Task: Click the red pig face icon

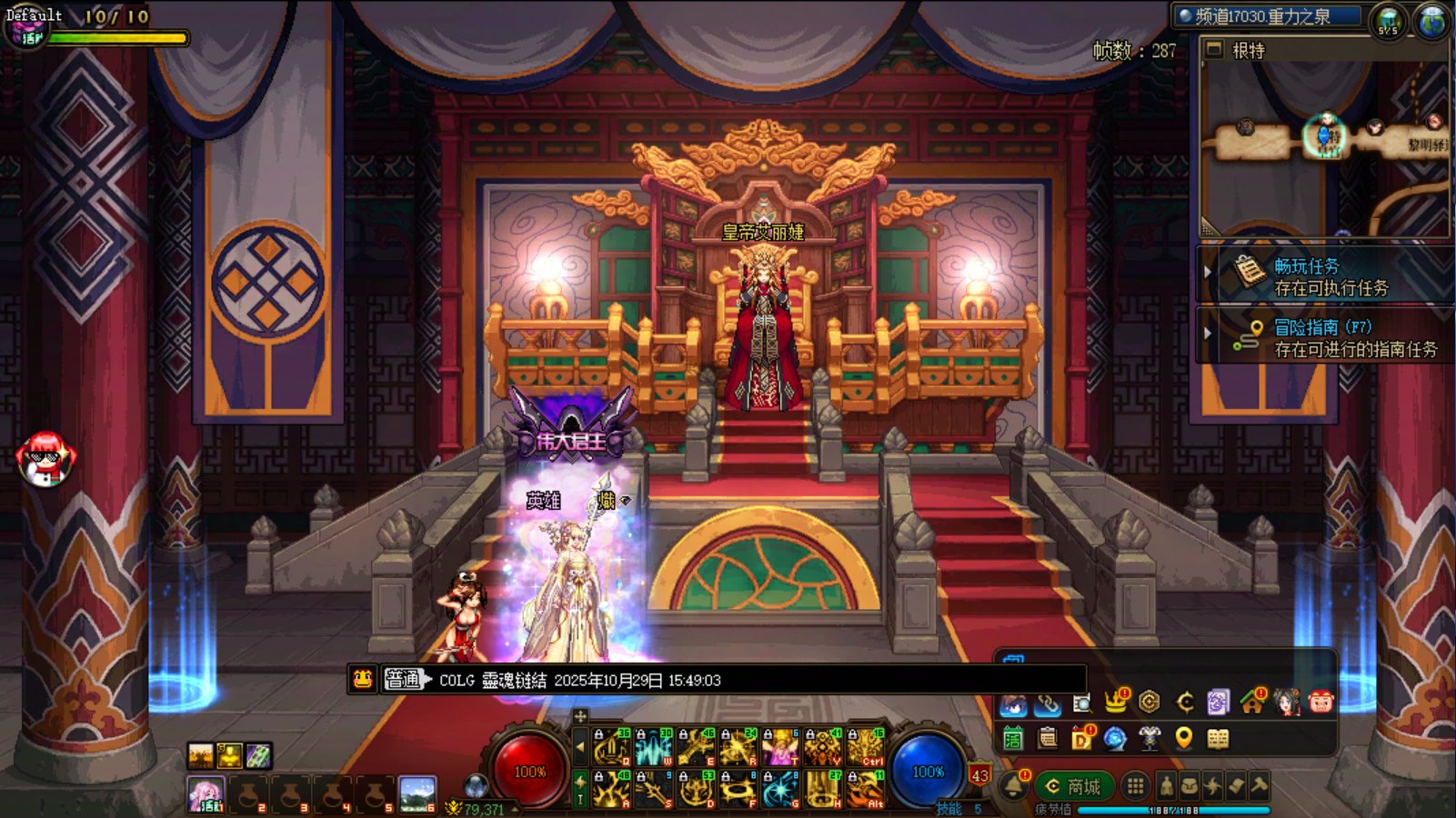Action: pos(1320,702)
